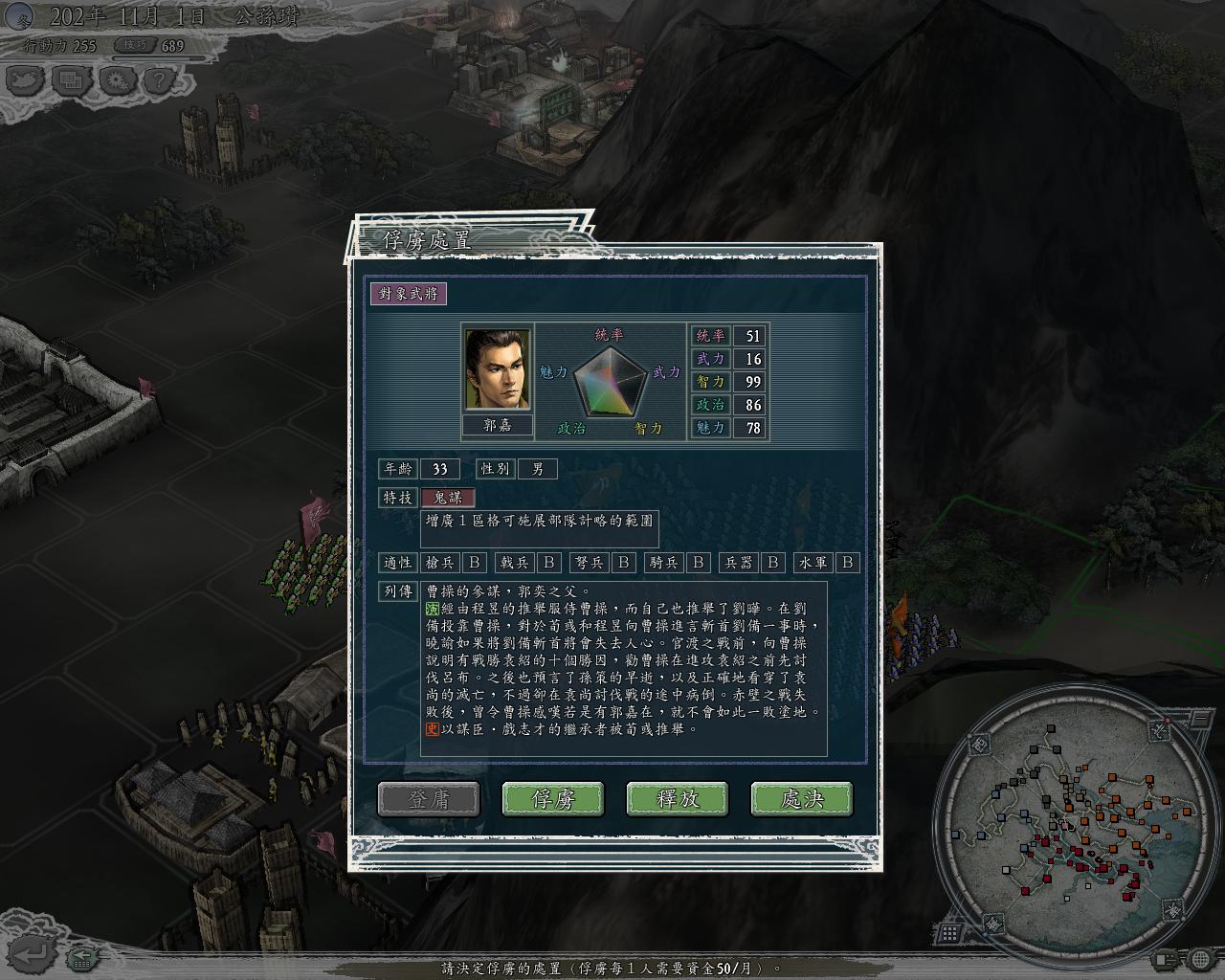The width and height of the screenshot is (1225, 980).
Task: Choose 處決 to execute the captive
Action: 802,799
